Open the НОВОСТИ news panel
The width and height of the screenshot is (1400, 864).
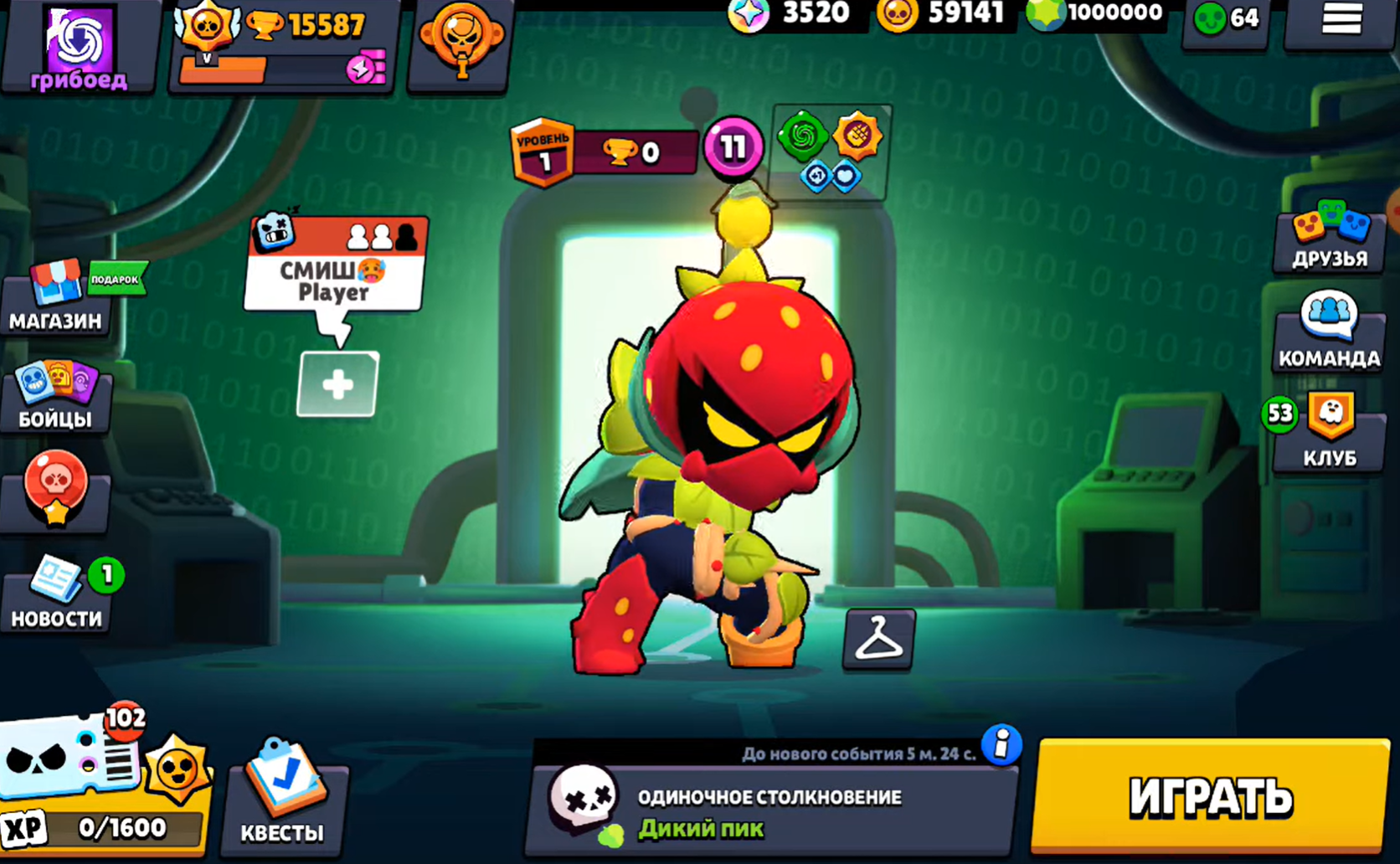pos(56,595)
